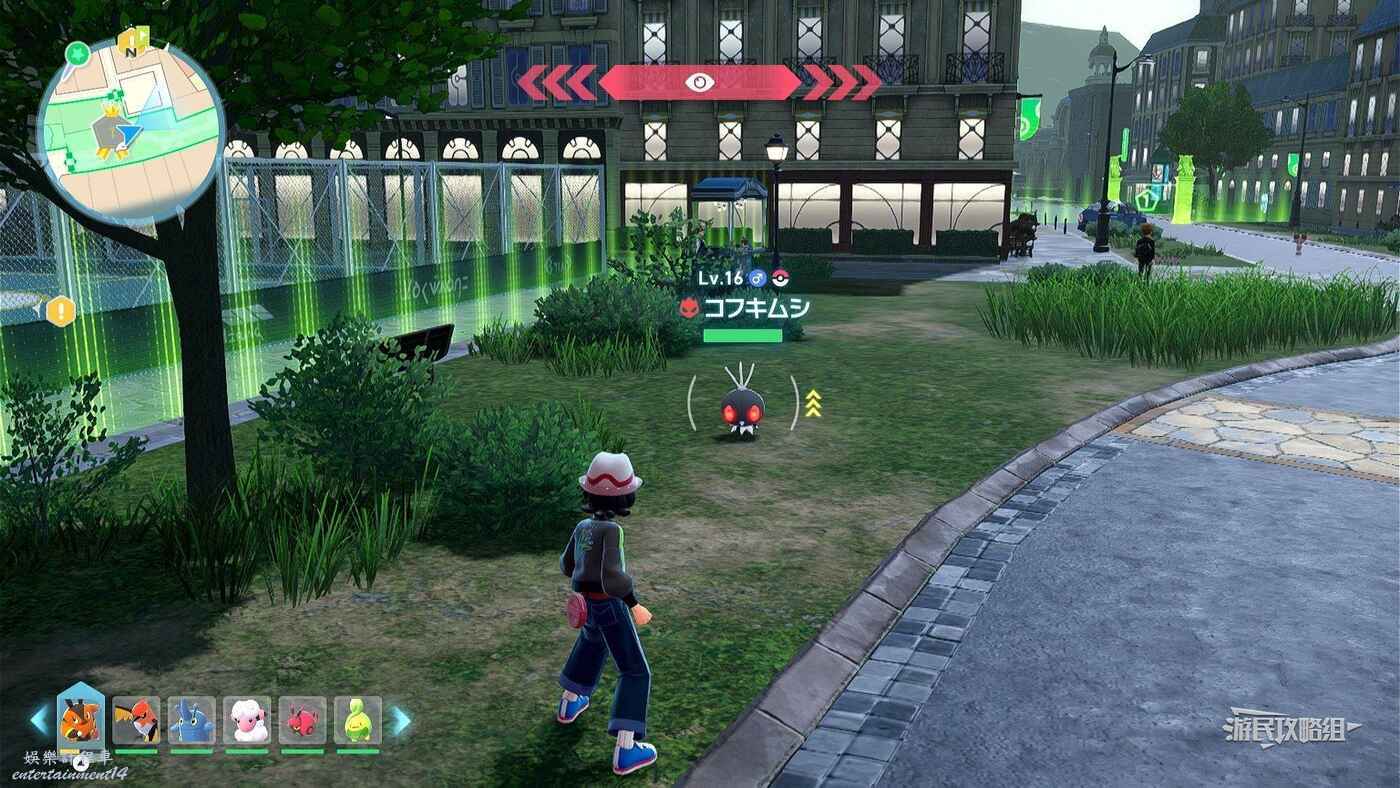Screen dimensions: 1400x788
Task: Select the pink woolly Flaaffy slot
Action: coord(247,720)
